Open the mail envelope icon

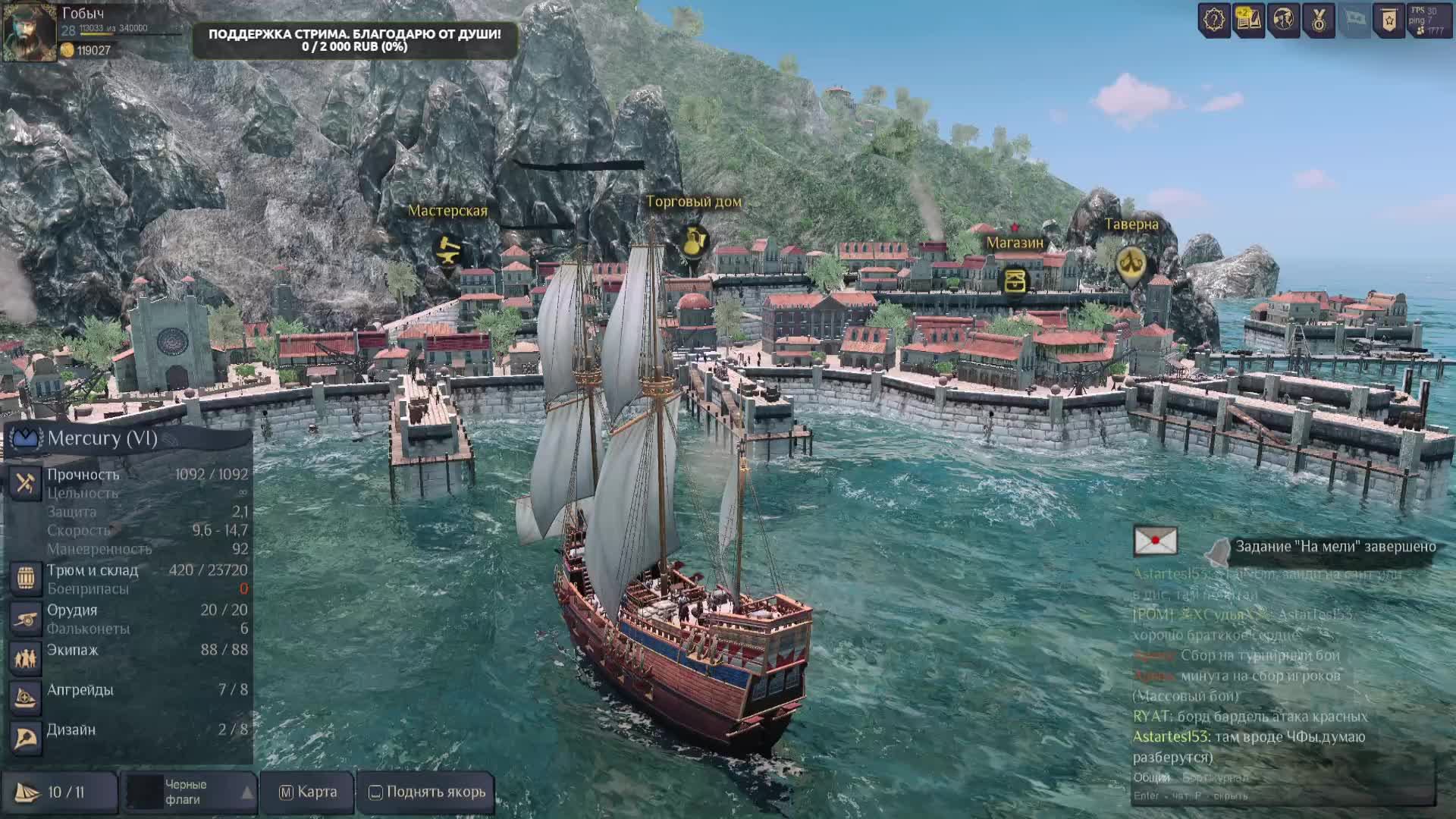(x=1155, y=541)
